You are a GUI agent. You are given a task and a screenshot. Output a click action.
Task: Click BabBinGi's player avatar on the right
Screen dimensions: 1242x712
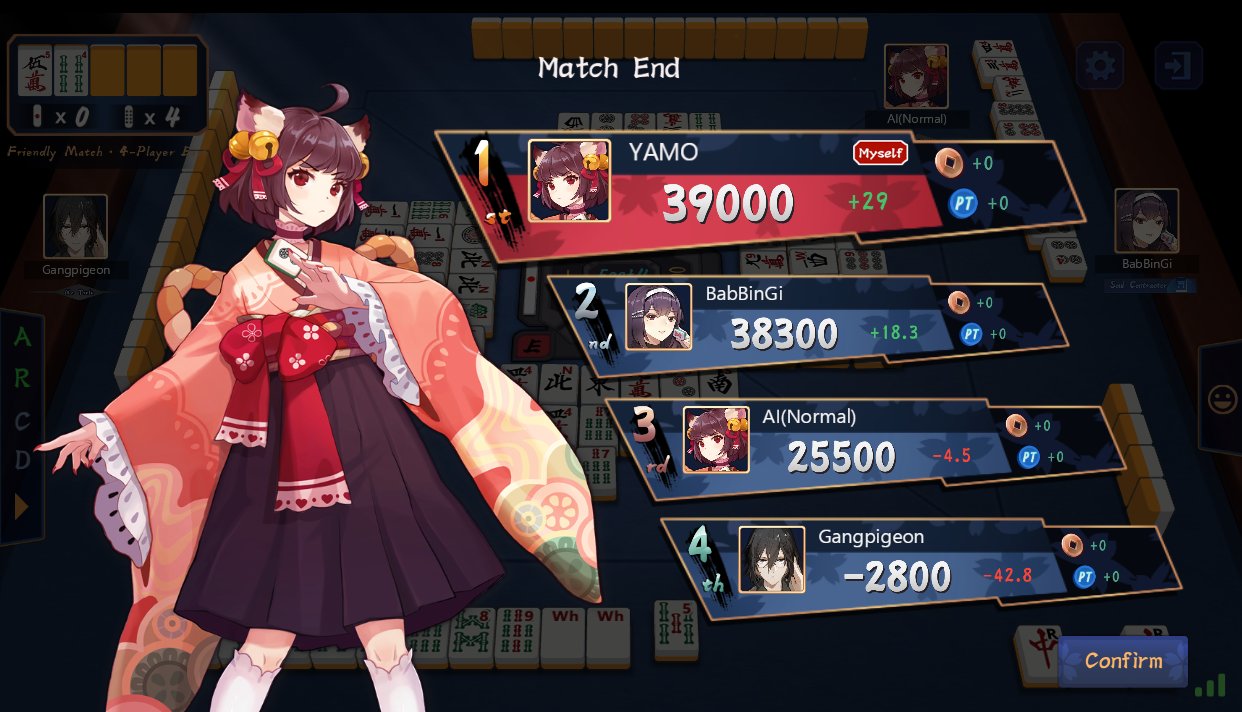tap(1146, 221)
